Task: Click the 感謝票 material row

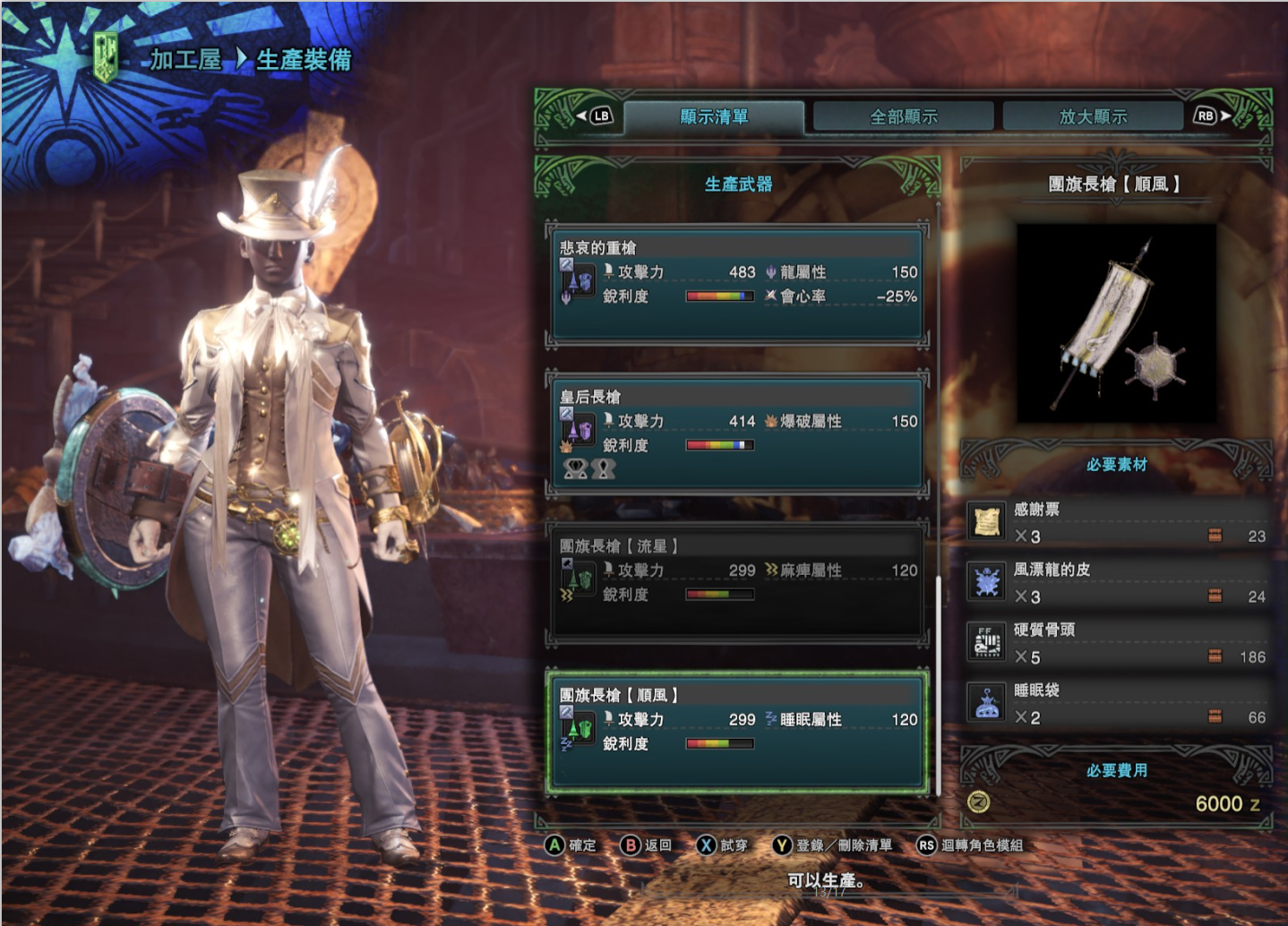Action: point(1117,523)
